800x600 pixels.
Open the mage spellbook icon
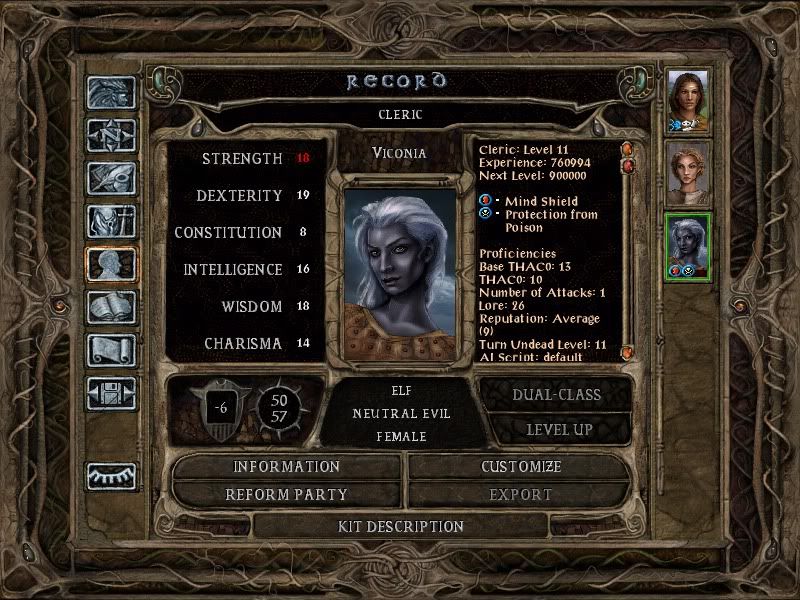point(111,307)
